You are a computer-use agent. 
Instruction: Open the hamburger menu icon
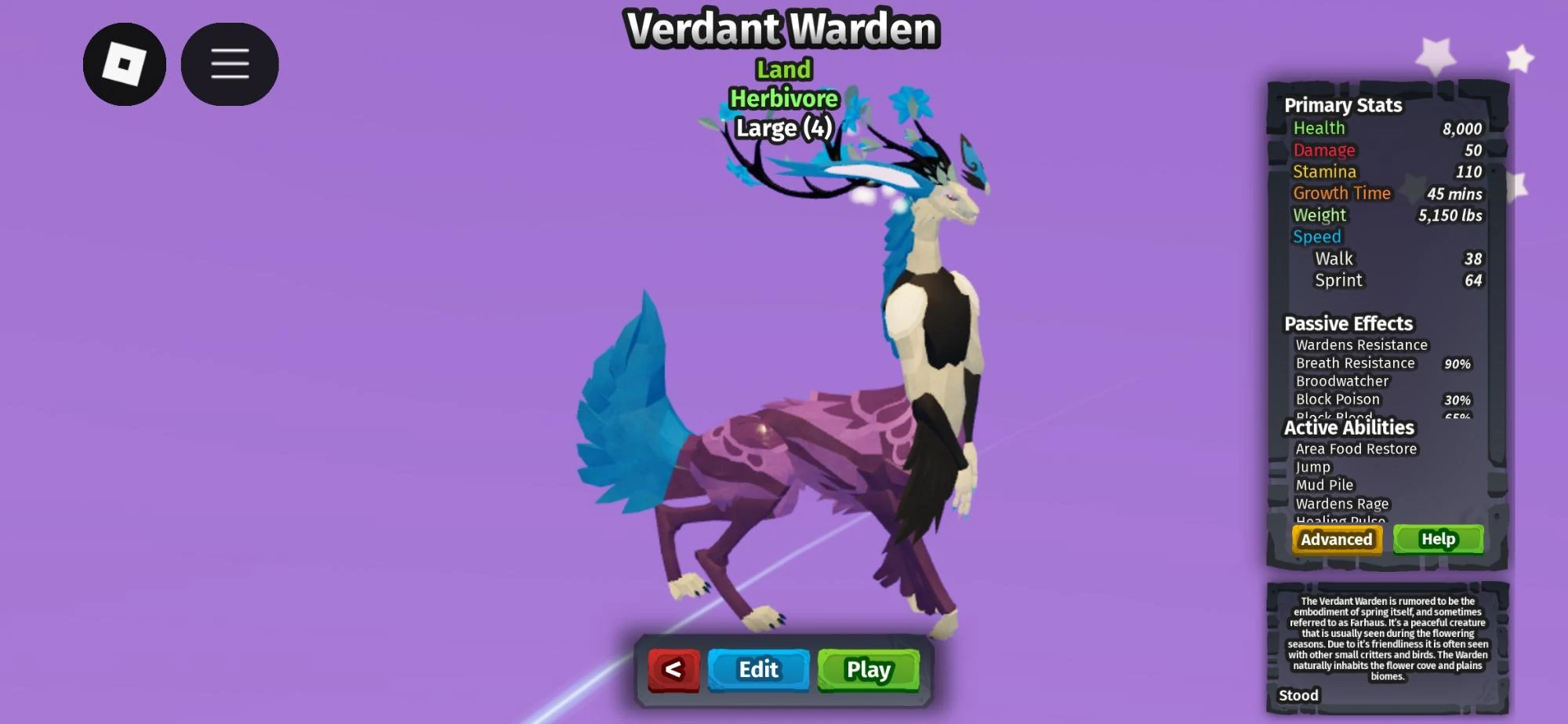tap(229, 64)
